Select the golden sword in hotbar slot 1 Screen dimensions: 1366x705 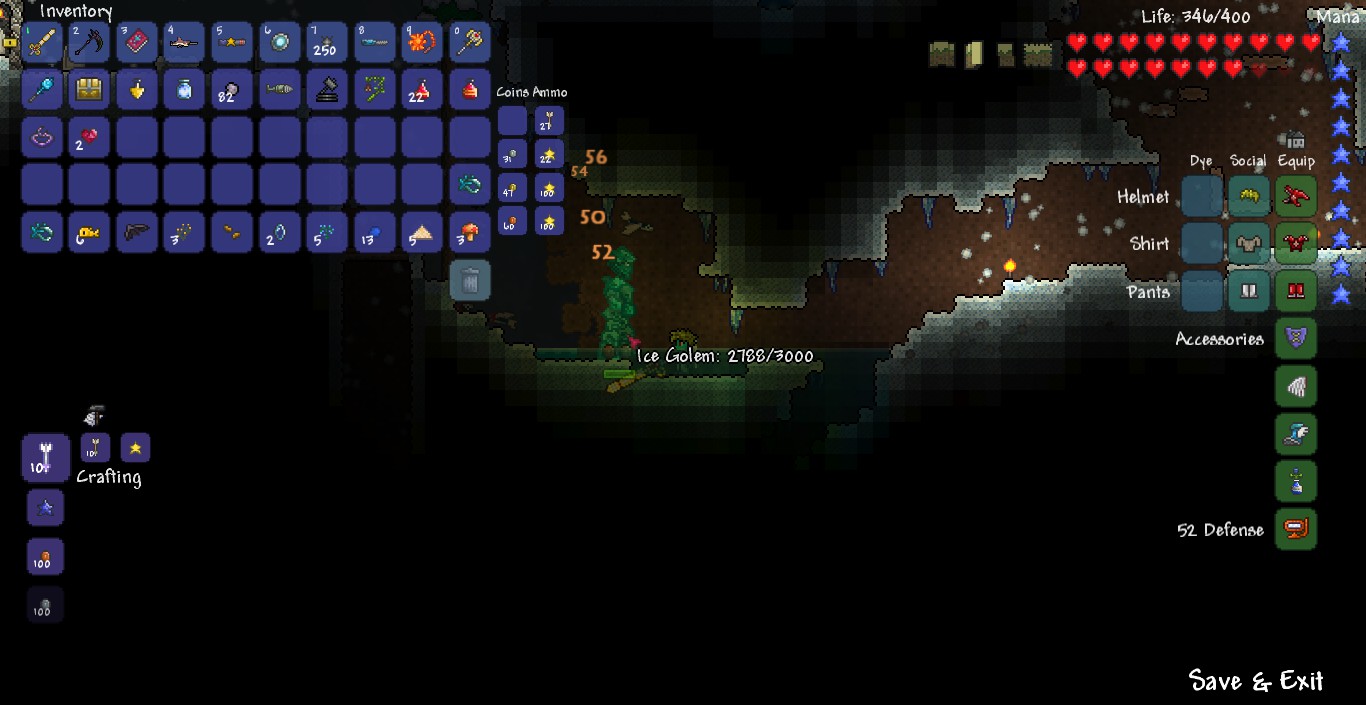click(42, 43)
